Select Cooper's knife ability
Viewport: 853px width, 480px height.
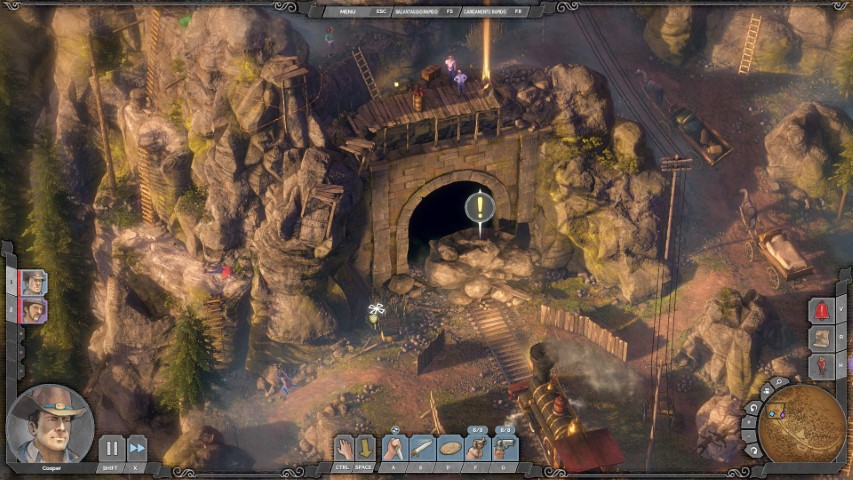(x=423, y=448)
